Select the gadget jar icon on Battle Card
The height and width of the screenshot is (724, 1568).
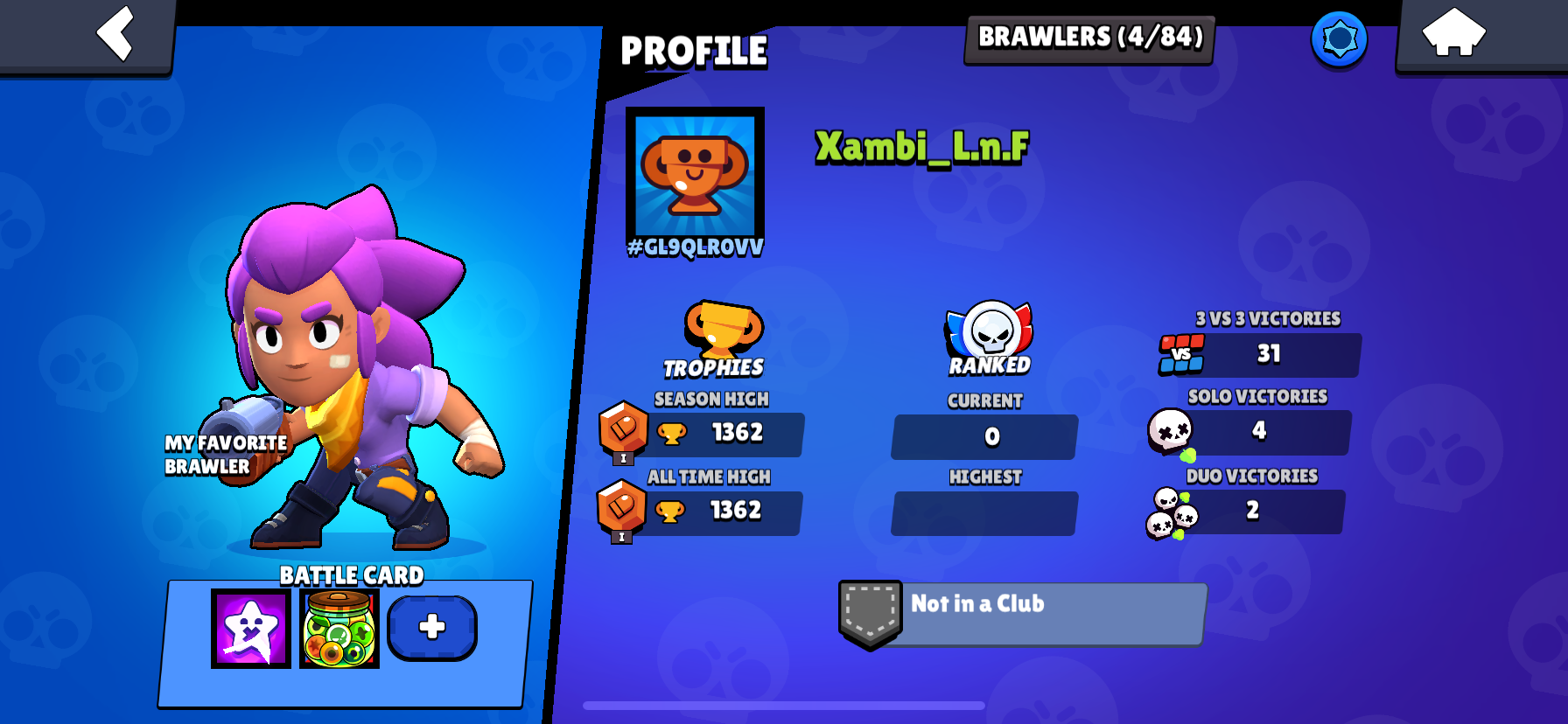coord(340,627)
